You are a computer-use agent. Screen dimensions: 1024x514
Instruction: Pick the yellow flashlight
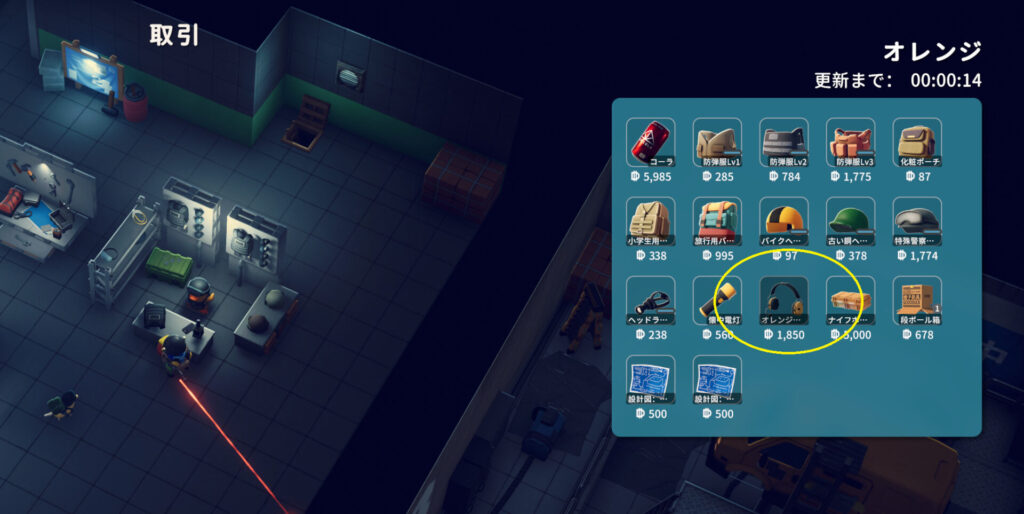point(717,301)
